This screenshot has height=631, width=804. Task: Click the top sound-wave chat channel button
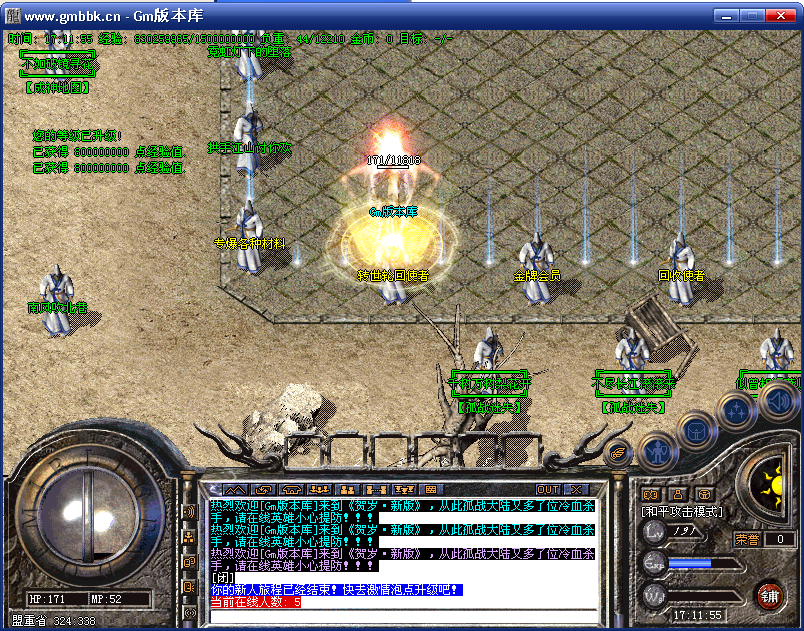click(x=189, y=512)
